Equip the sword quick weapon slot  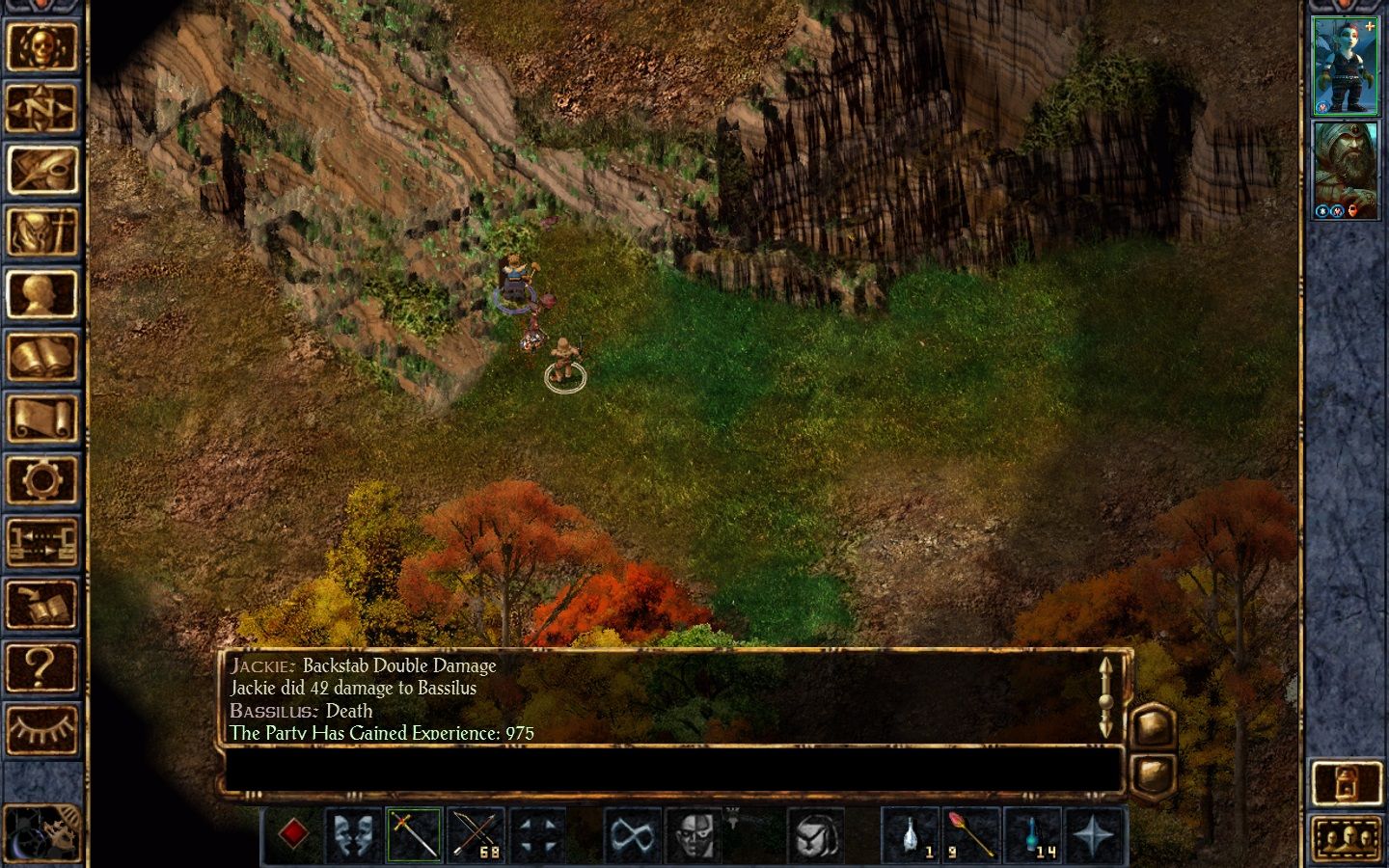coord(415,834)
